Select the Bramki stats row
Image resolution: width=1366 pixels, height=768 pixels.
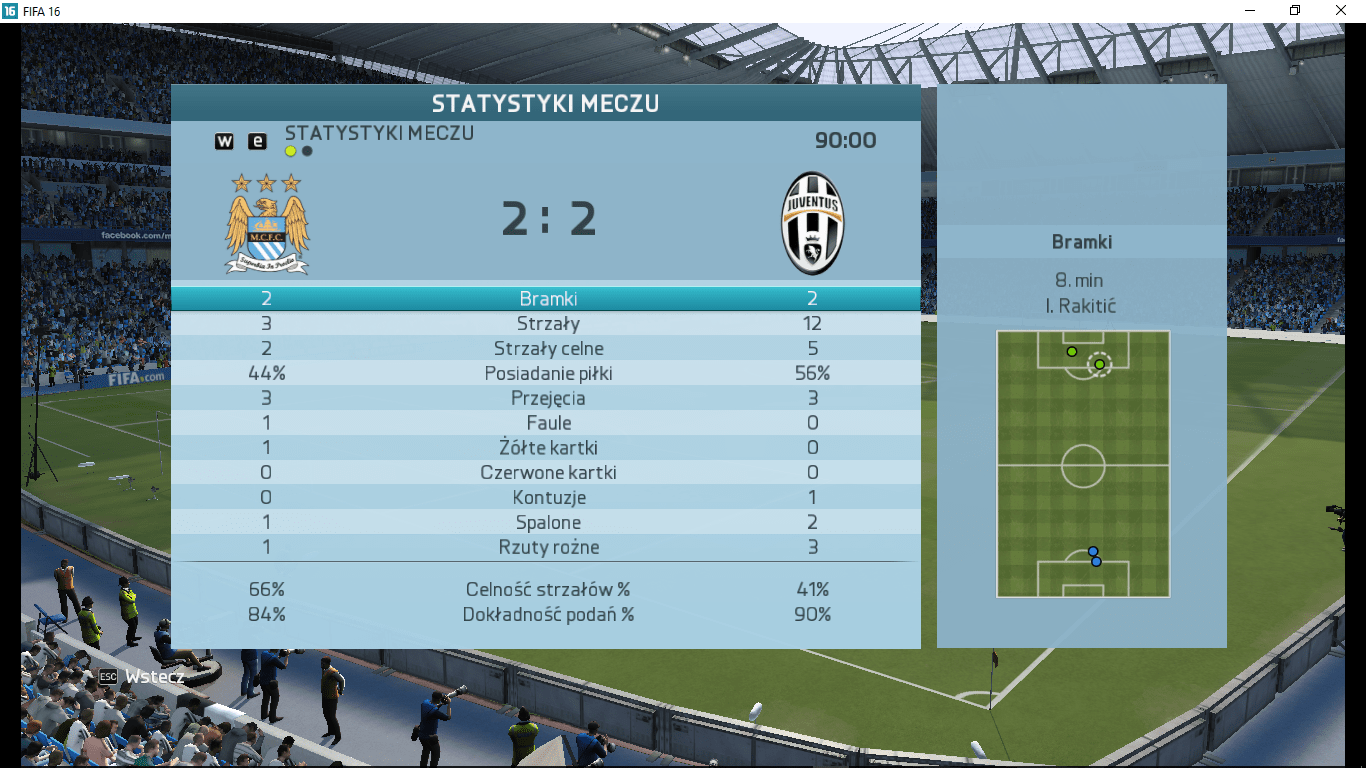coord(547,299)
